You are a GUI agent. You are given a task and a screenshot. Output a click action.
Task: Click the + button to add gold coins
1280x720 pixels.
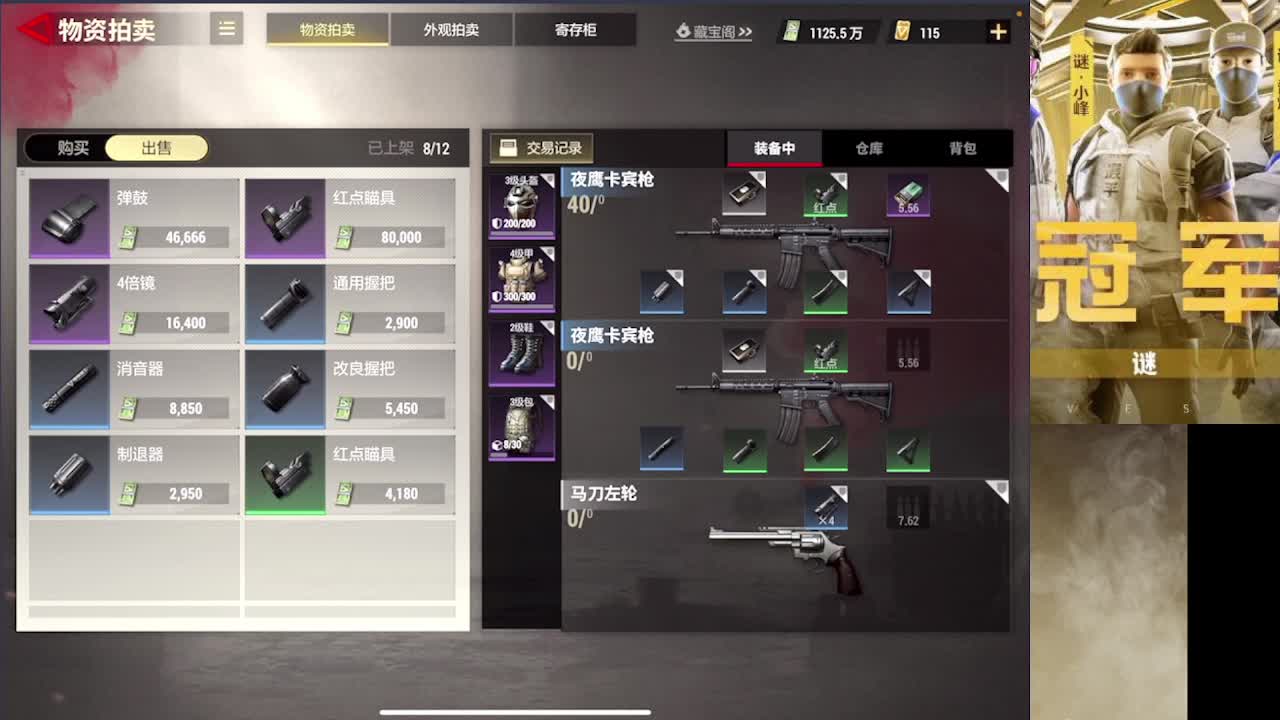pos(997,31)
